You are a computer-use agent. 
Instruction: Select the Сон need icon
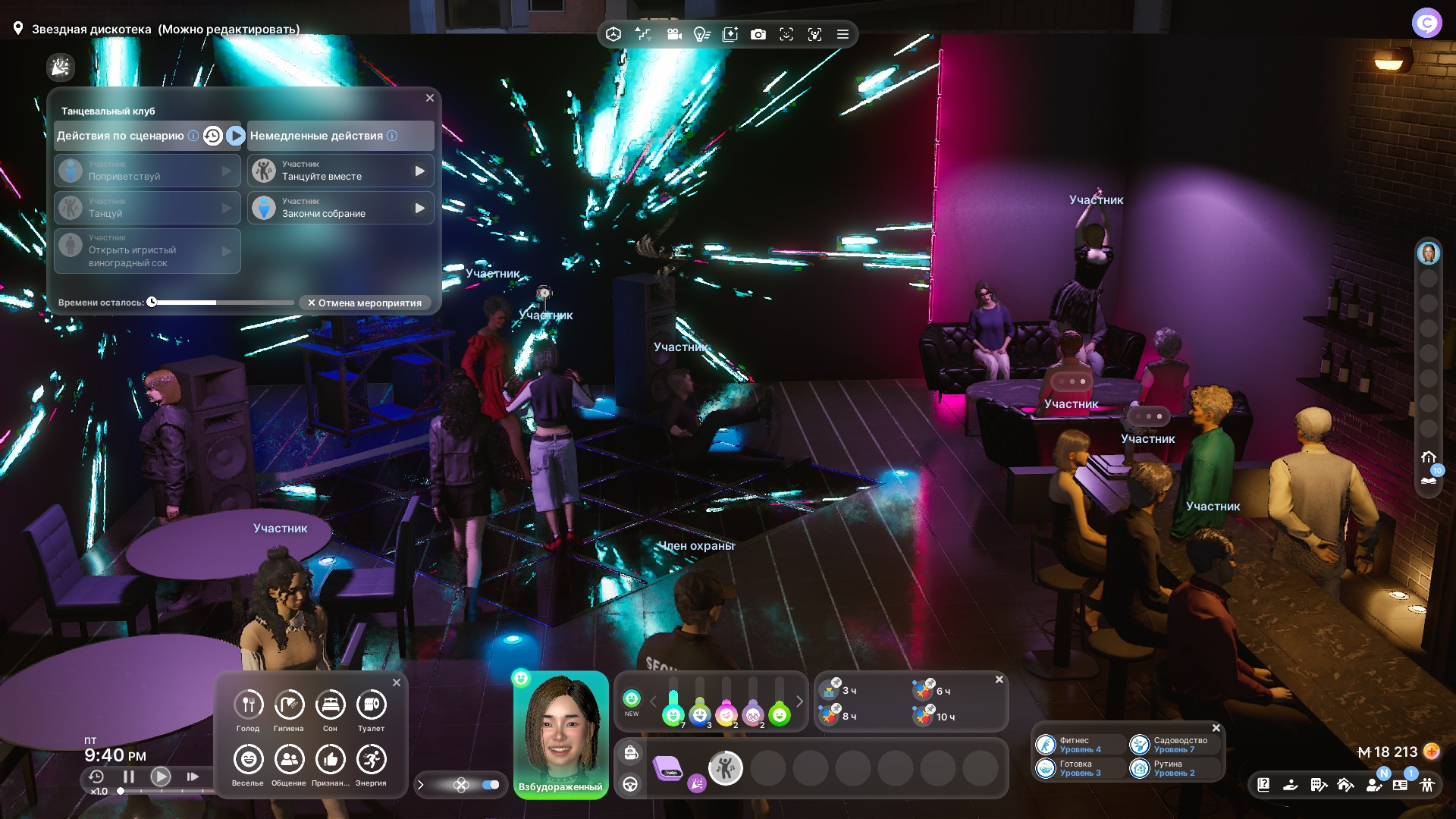pos(330,705)
